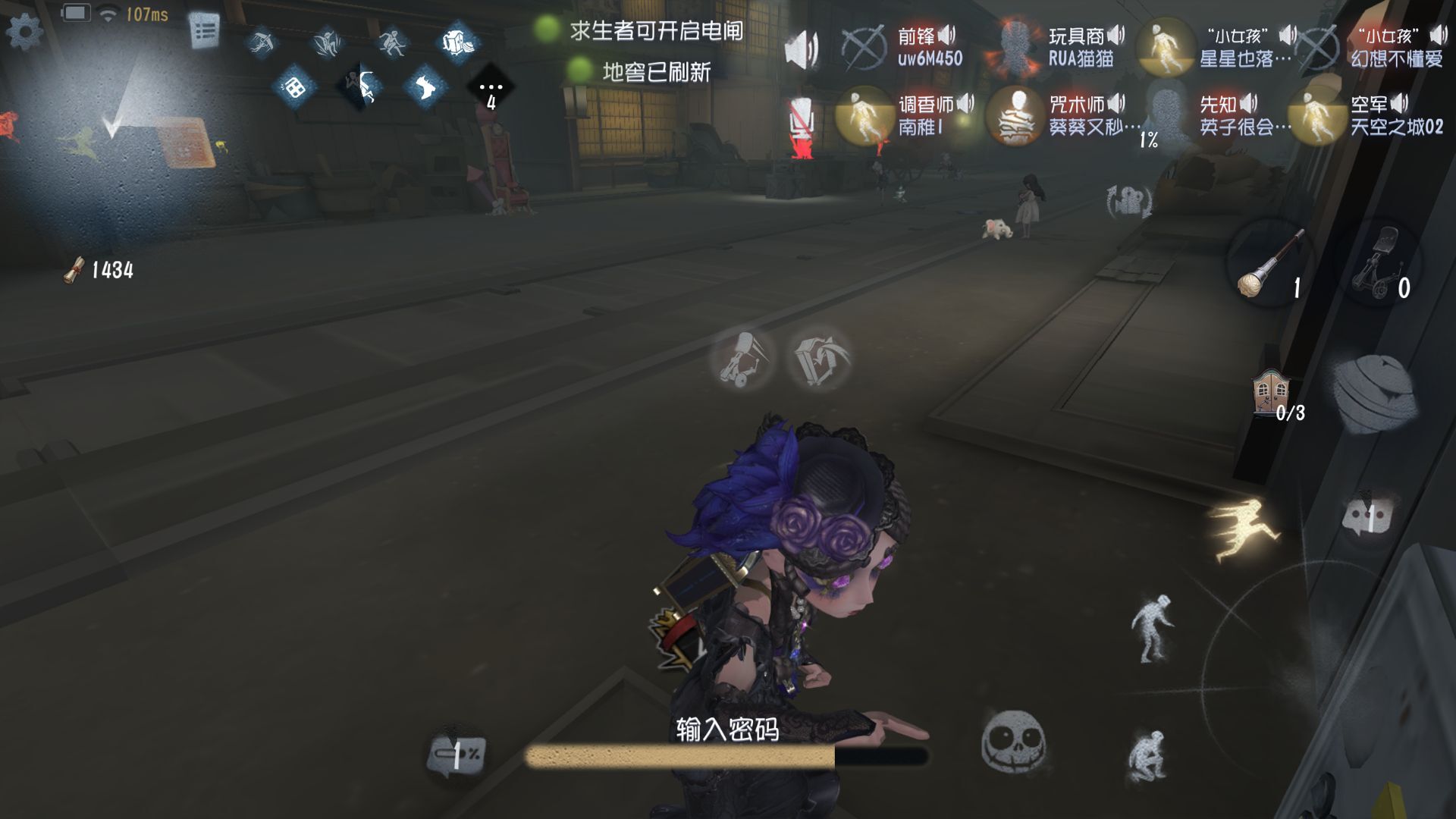Tap the skull face button
The width and height of the screenshot is (1456, 819).
pyautogui.click(x=1013, y=742)
